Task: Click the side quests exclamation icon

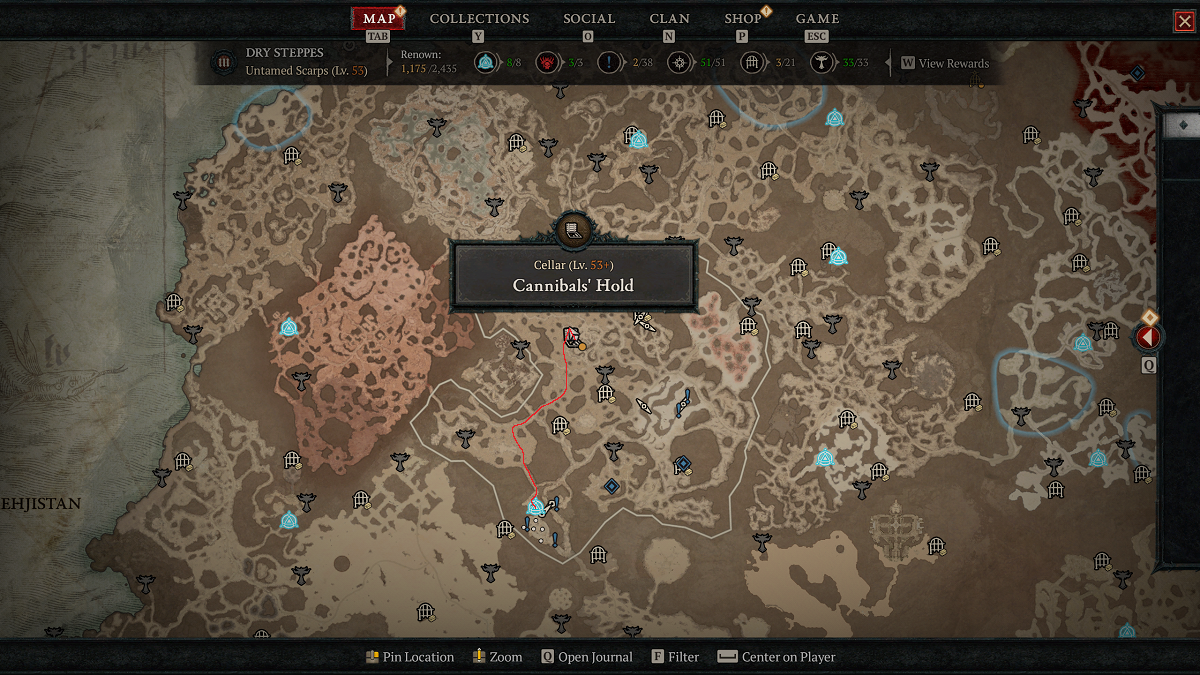Action: pyautogui.click(x=611, y=63)
